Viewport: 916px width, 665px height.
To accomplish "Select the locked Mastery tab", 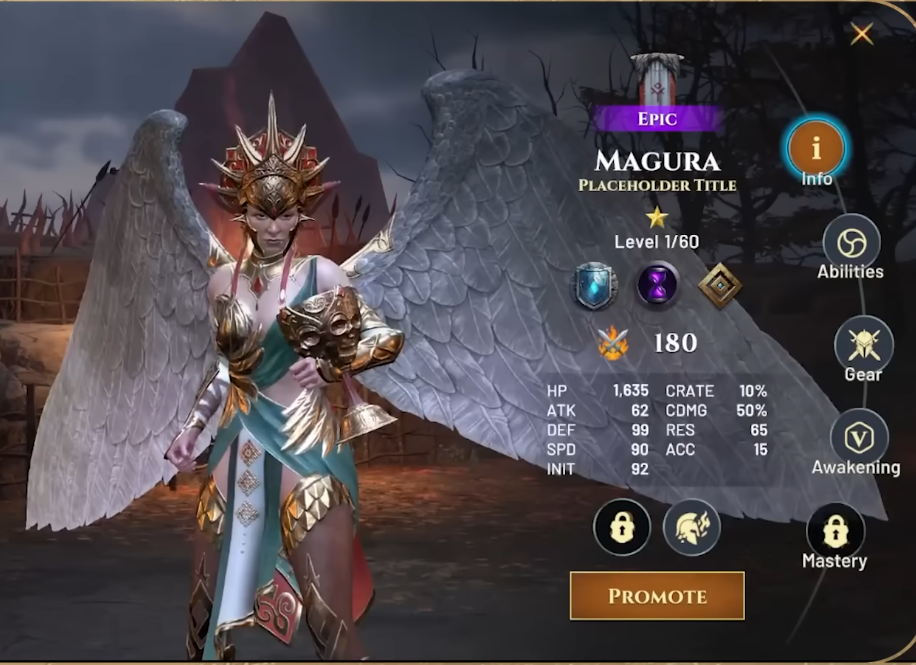I will (835, 531).
